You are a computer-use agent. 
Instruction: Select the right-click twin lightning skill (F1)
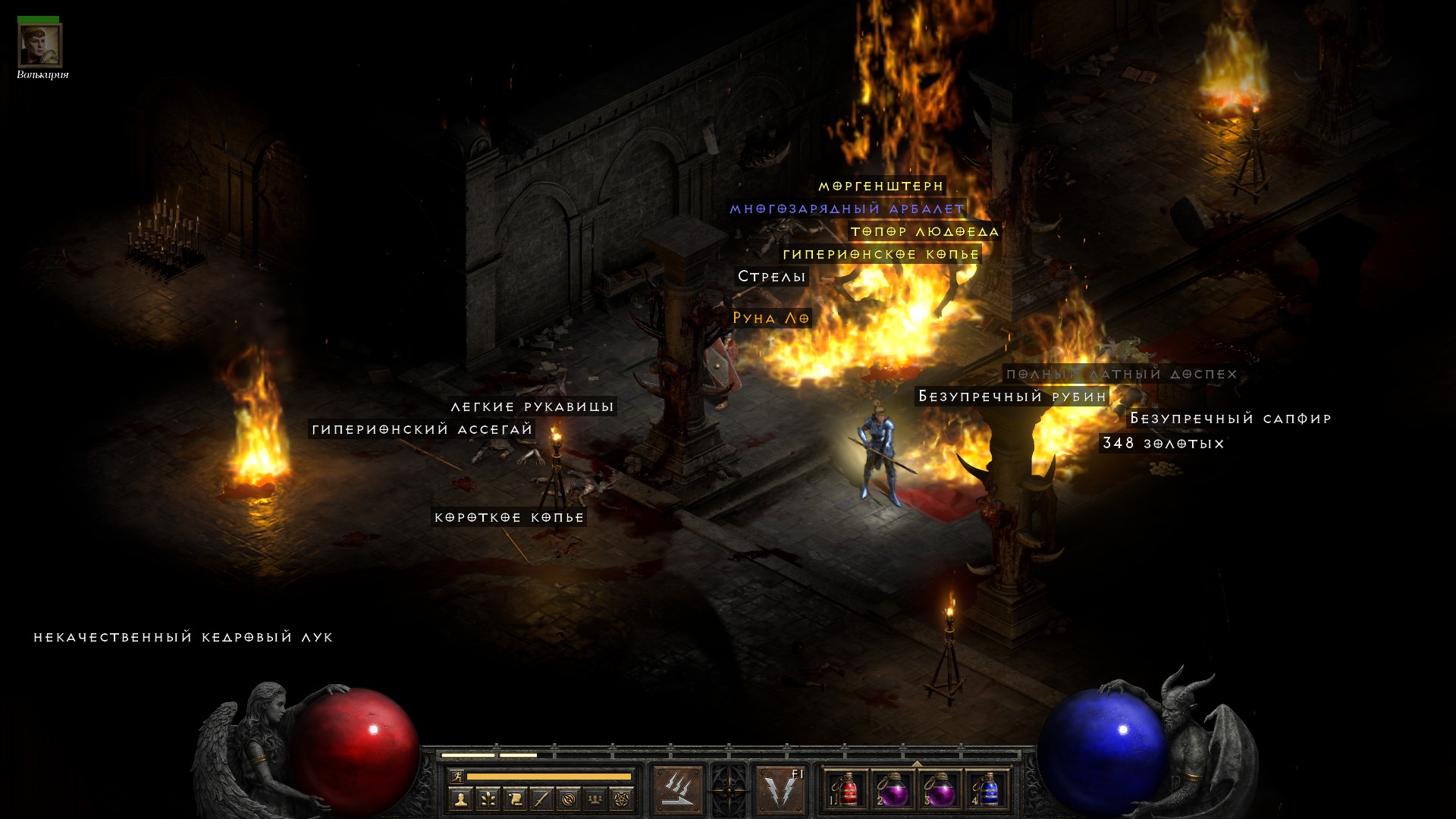[781, 790]
